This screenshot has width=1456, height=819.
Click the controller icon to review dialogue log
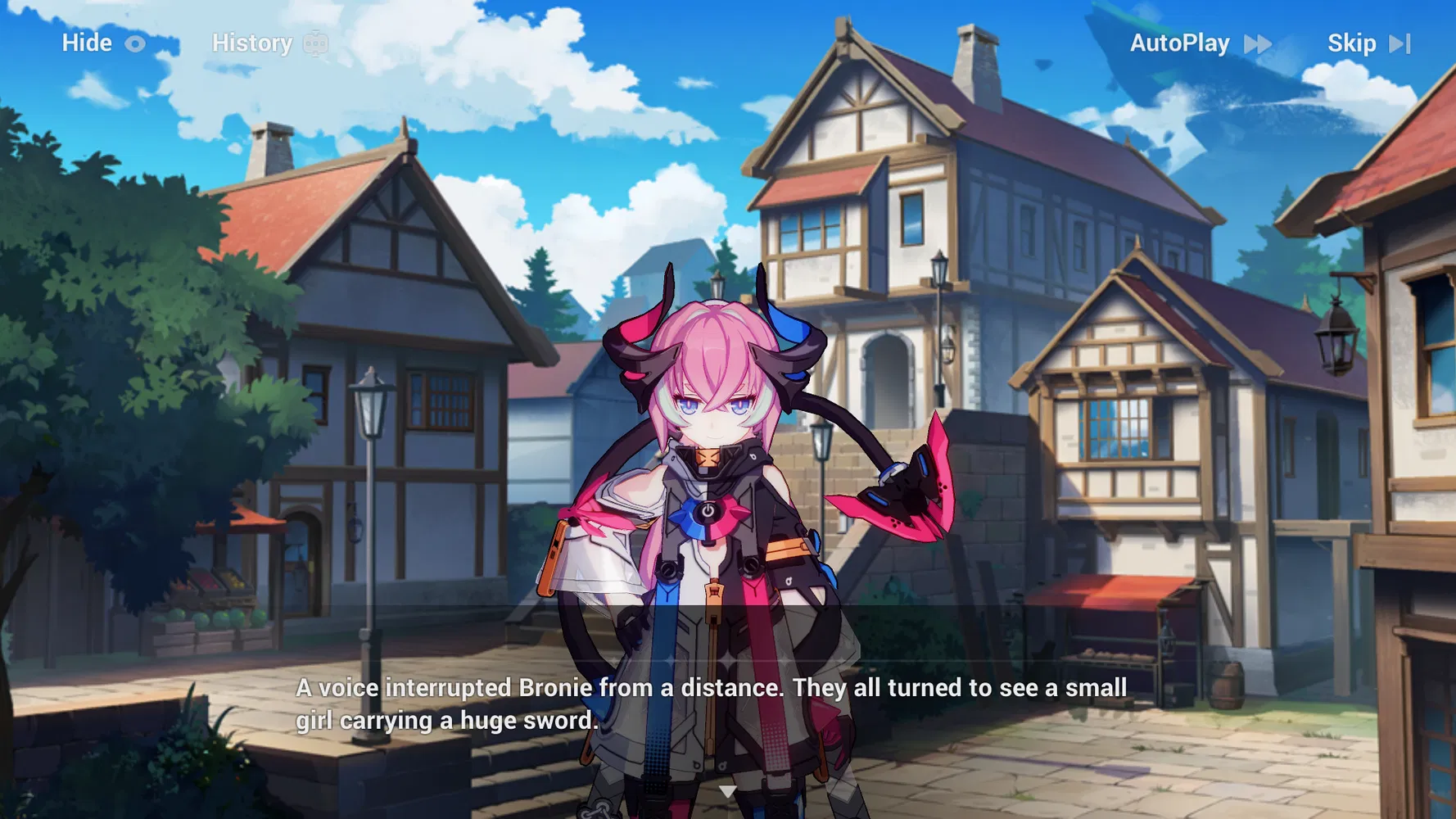point(314,43)
